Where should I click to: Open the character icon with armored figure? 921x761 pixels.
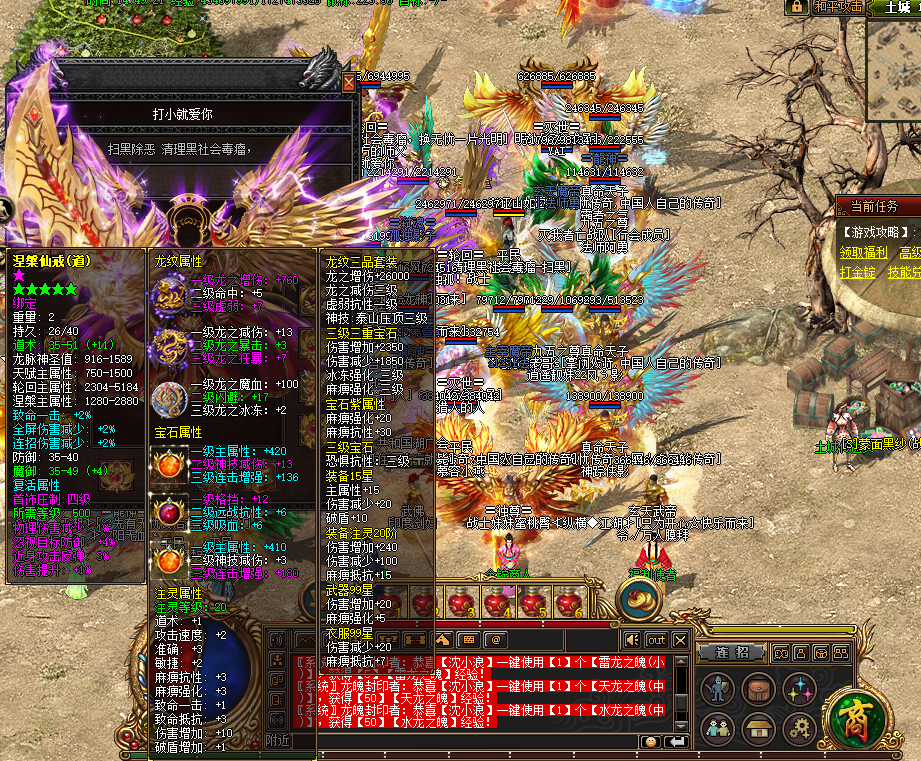coord(717,688)
